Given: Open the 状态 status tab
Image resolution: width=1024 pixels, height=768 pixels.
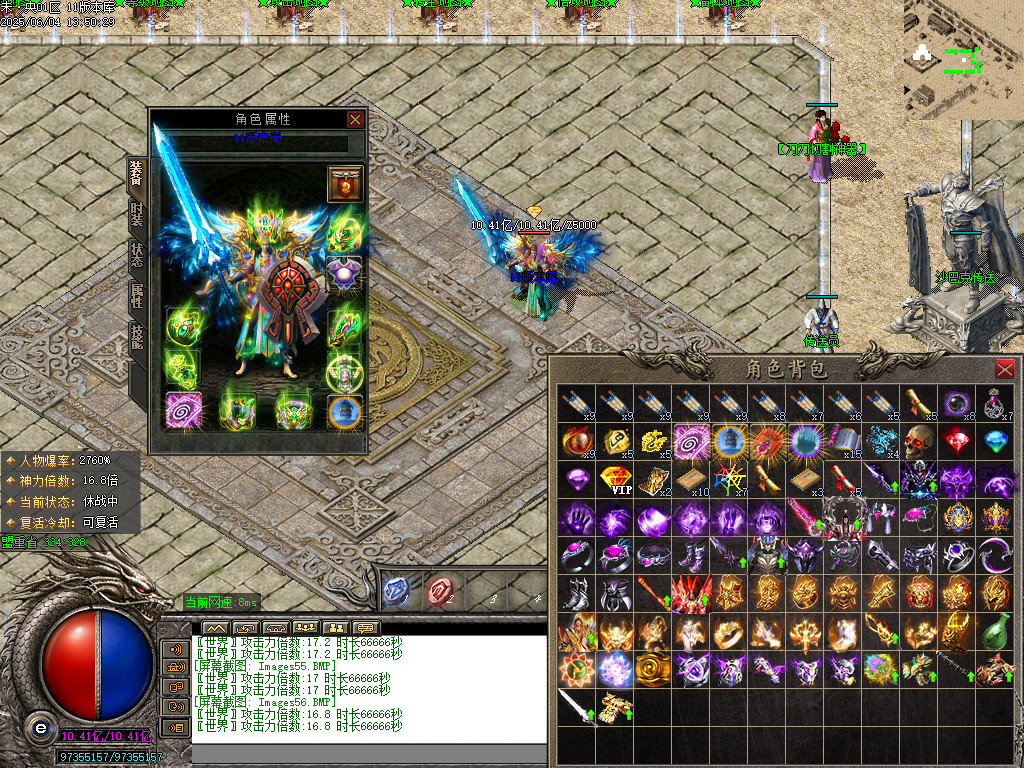Looking at the screenshot, I should (137, 254).
